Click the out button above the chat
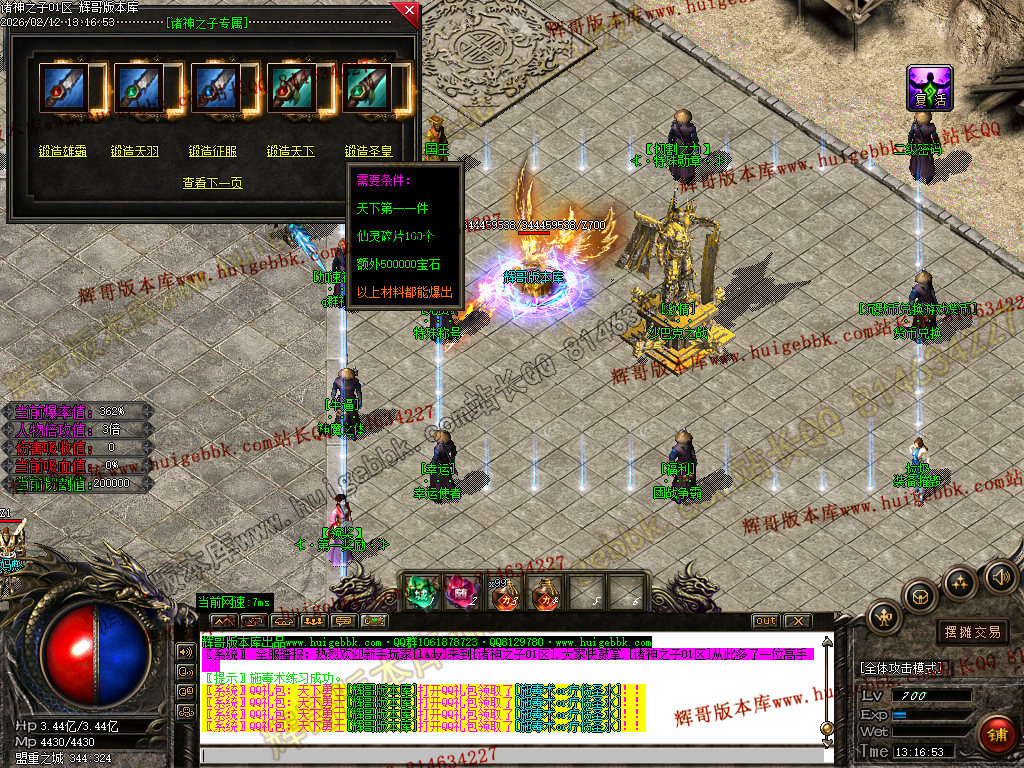This screenshot has height=768, width=1024. pos(765,621)
